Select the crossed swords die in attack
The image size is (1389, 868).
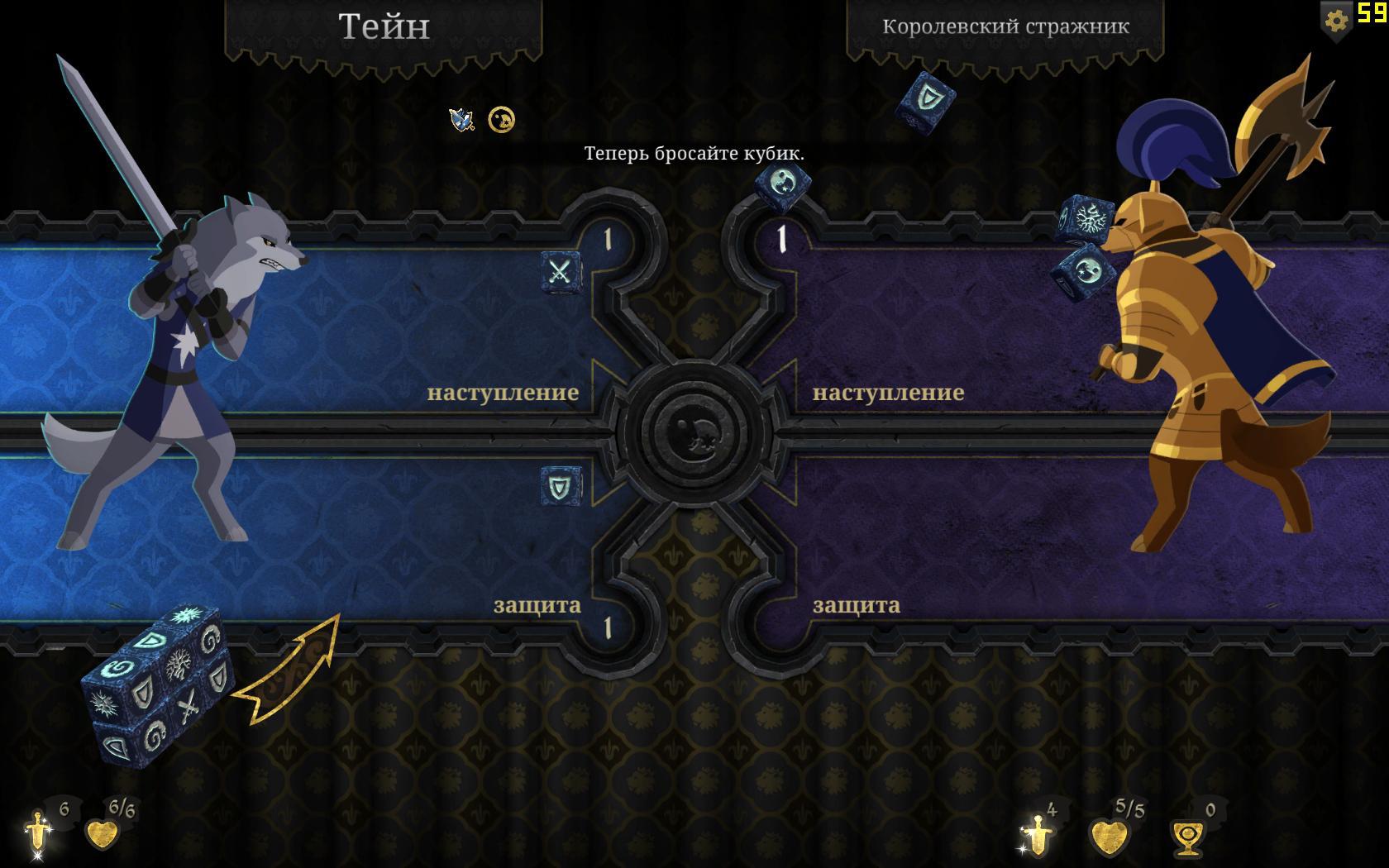pyautogui.click(x=561, y=272)
